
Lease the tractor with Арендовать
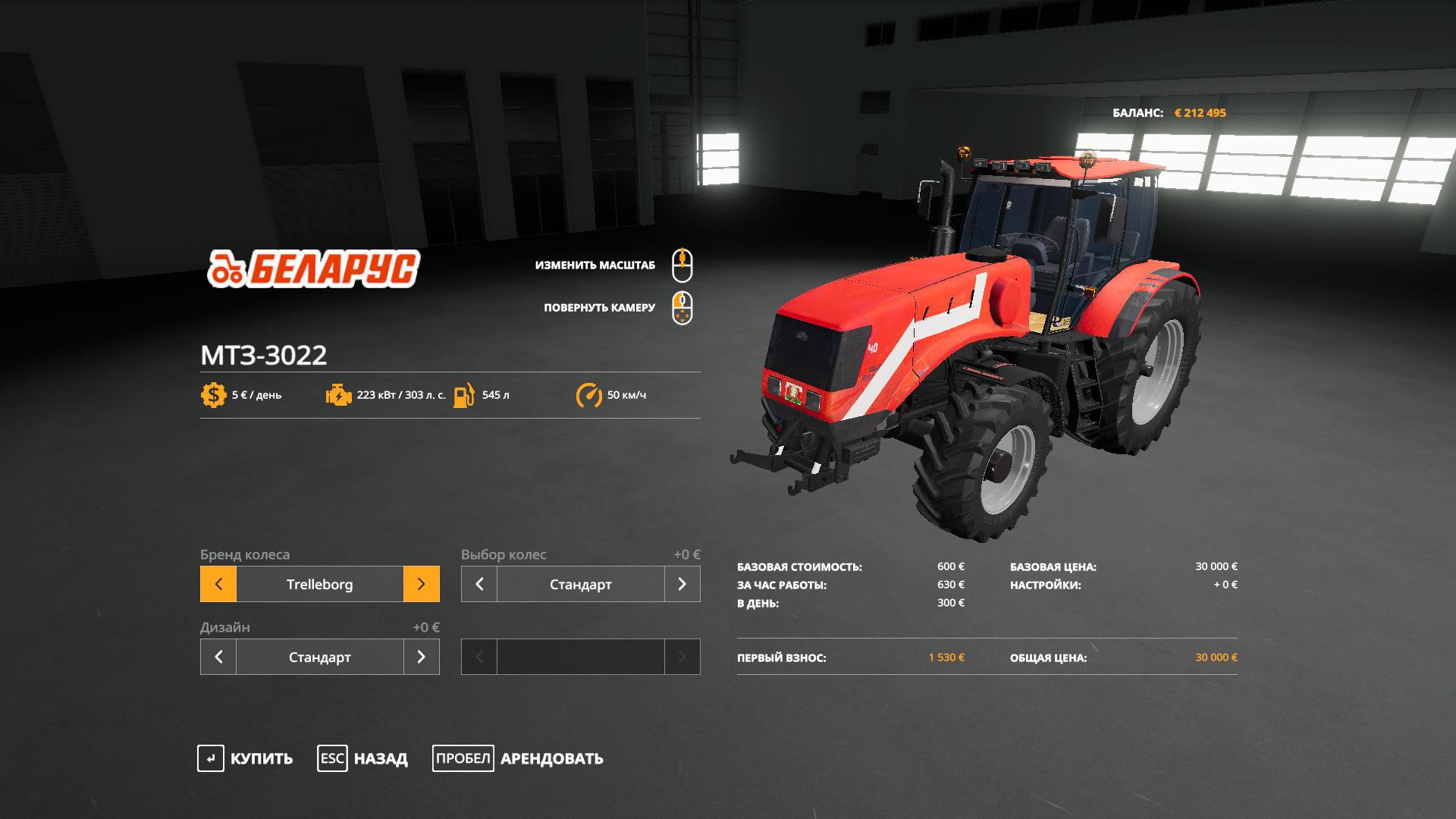[x=518, y=758]
